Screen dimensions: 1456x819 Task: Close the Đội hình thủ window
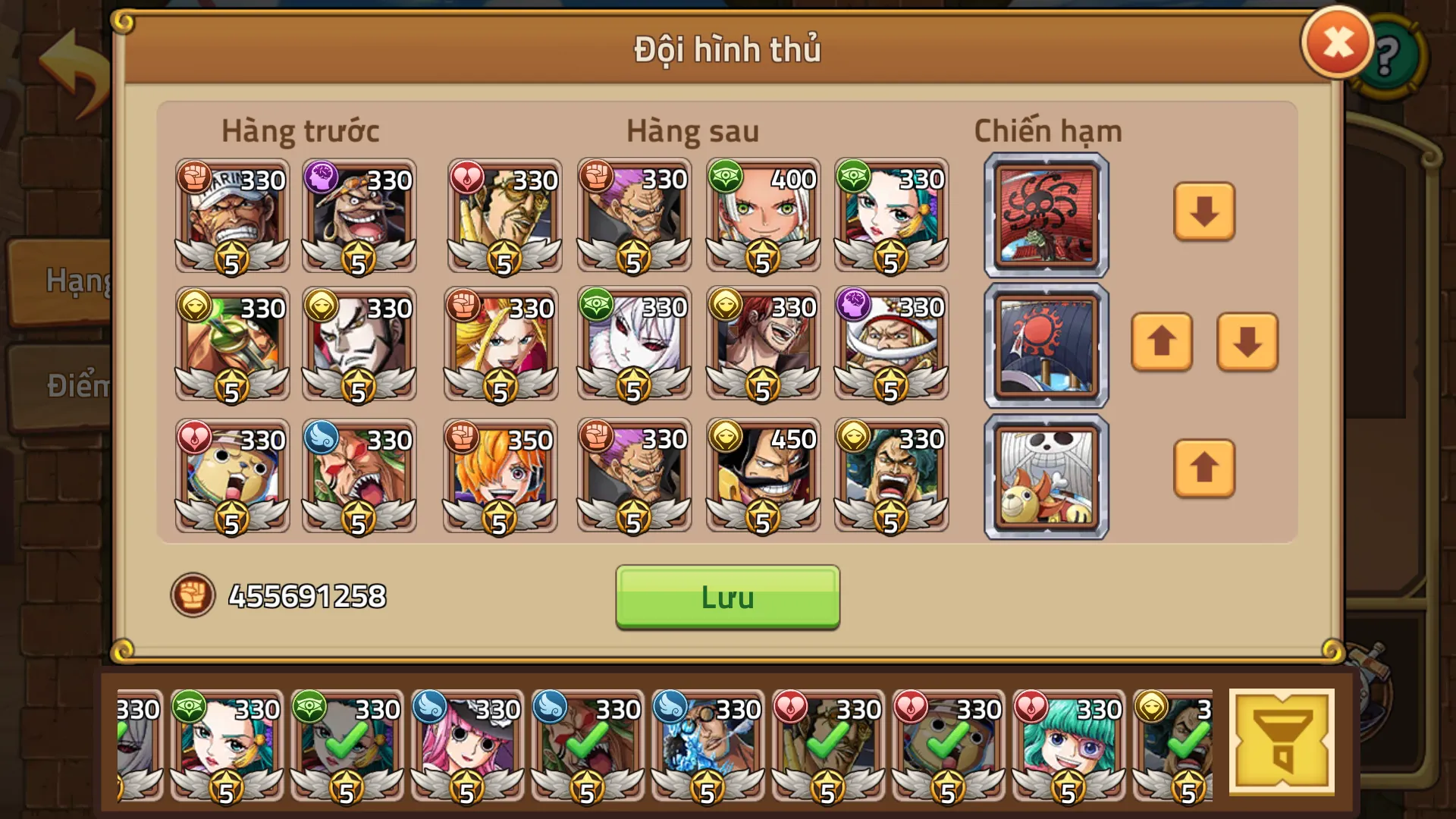(1337, 42)
